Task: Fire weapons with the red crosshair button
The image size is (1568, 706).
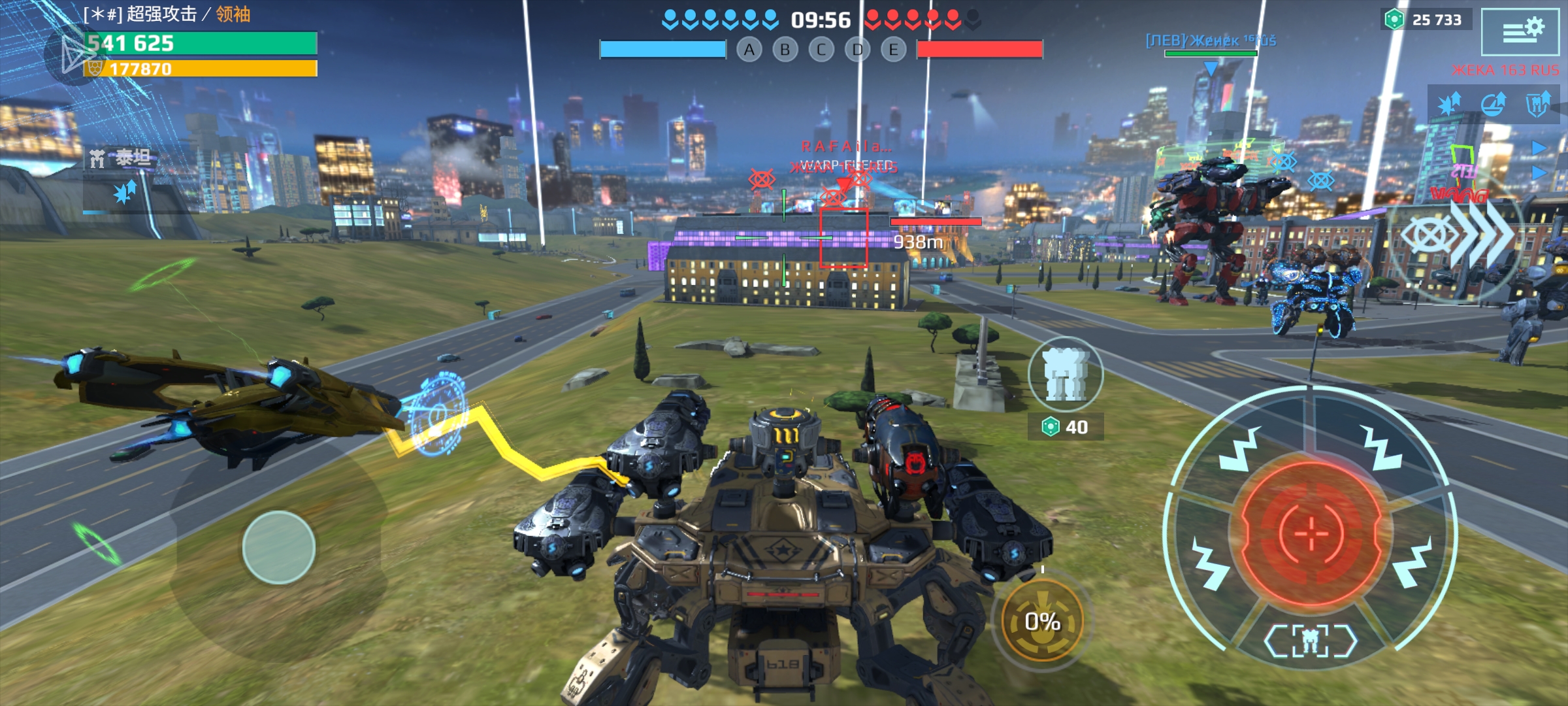Action: [x=1311, y=533]
